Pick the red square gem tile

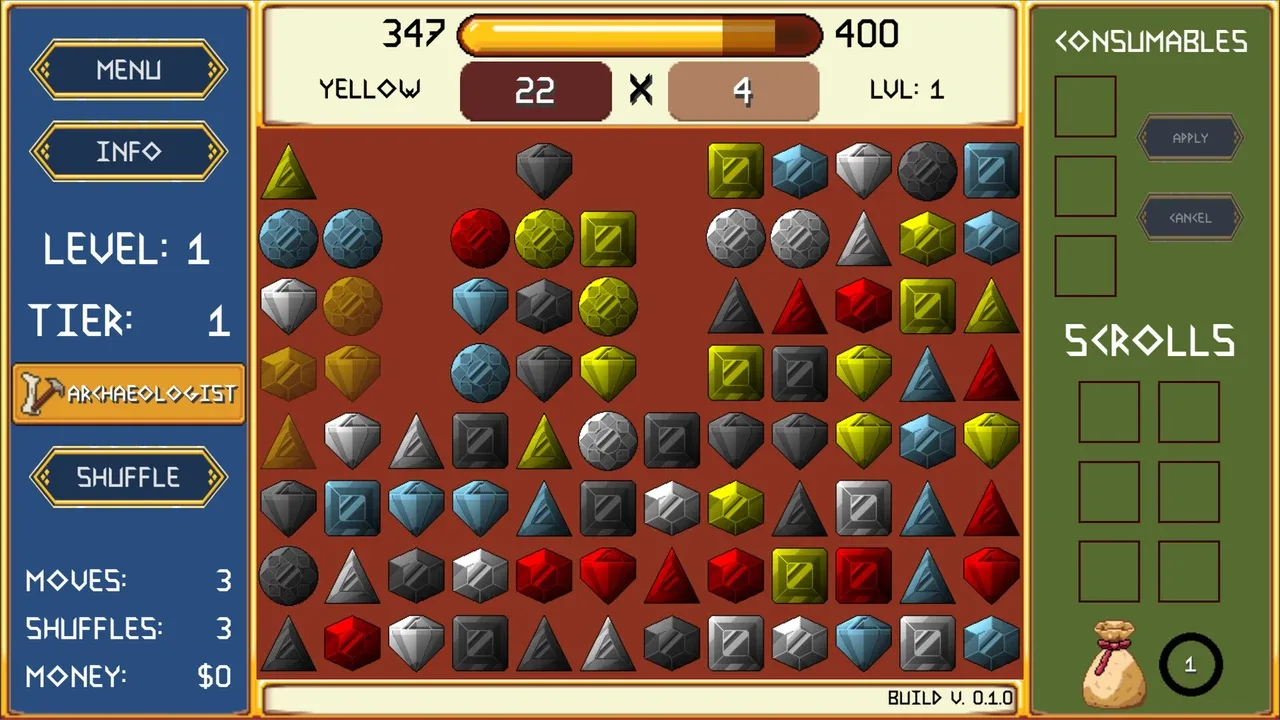point(864,576)
